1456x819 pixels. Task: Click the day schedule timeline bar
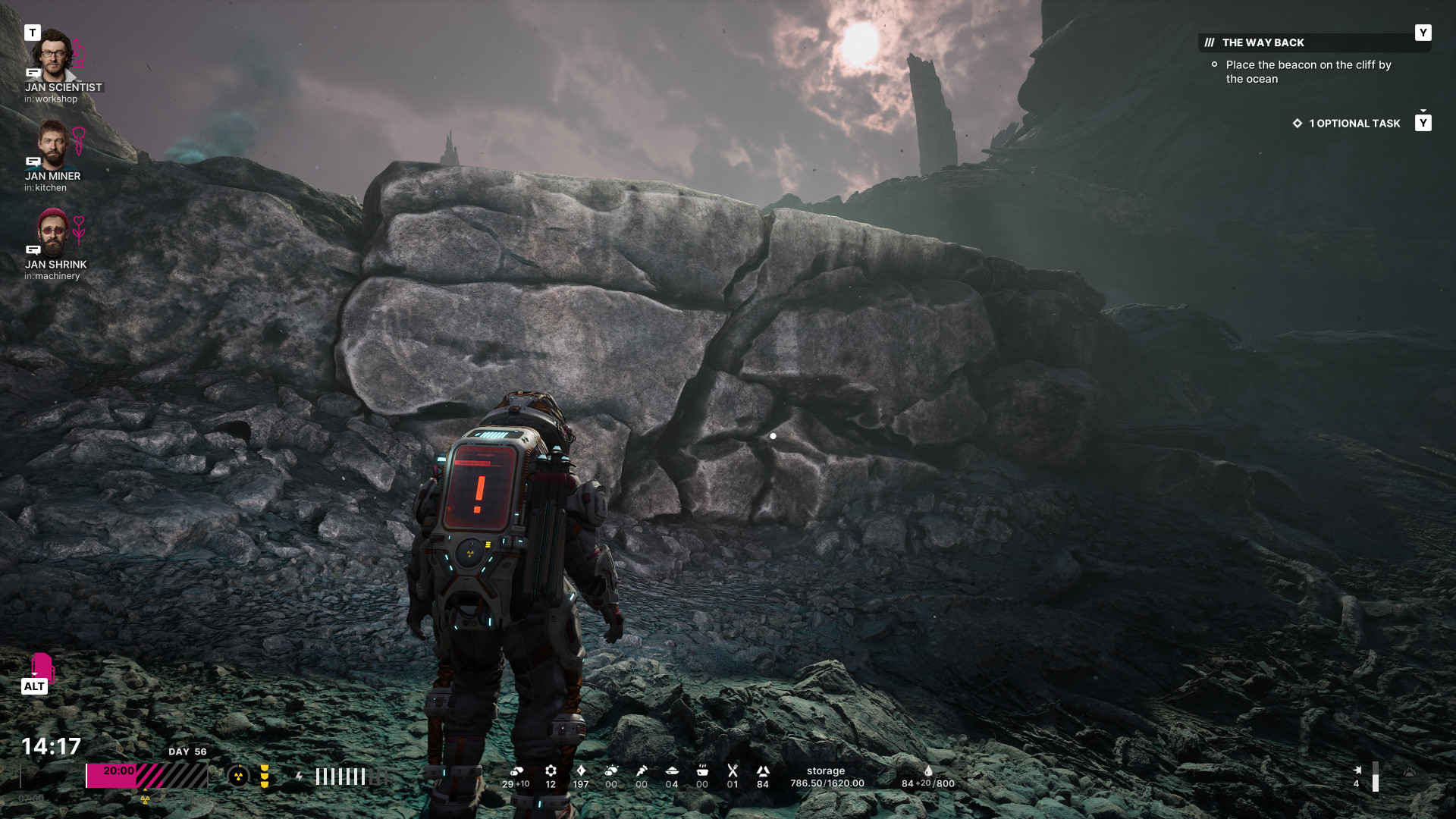pyautogui.click(x=146, y=776)
